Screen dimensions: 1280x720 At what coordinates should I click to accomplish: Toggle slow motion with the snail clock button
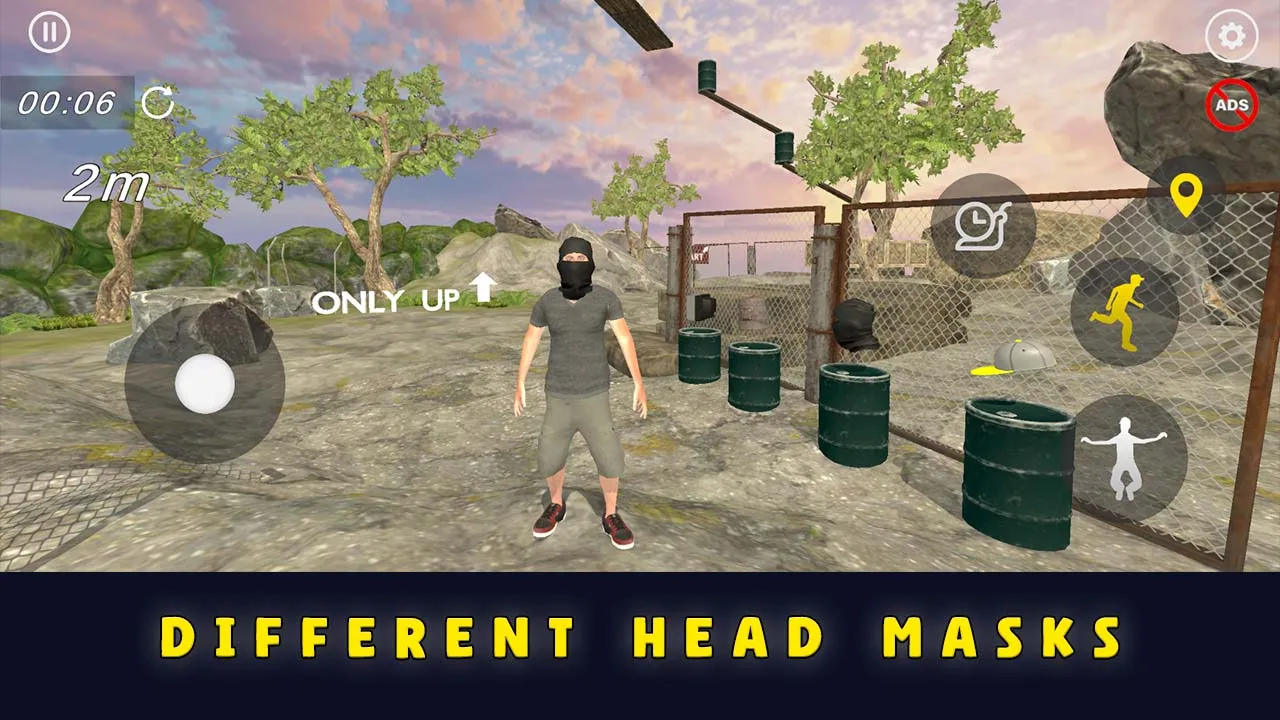click(x=984, y=226)
